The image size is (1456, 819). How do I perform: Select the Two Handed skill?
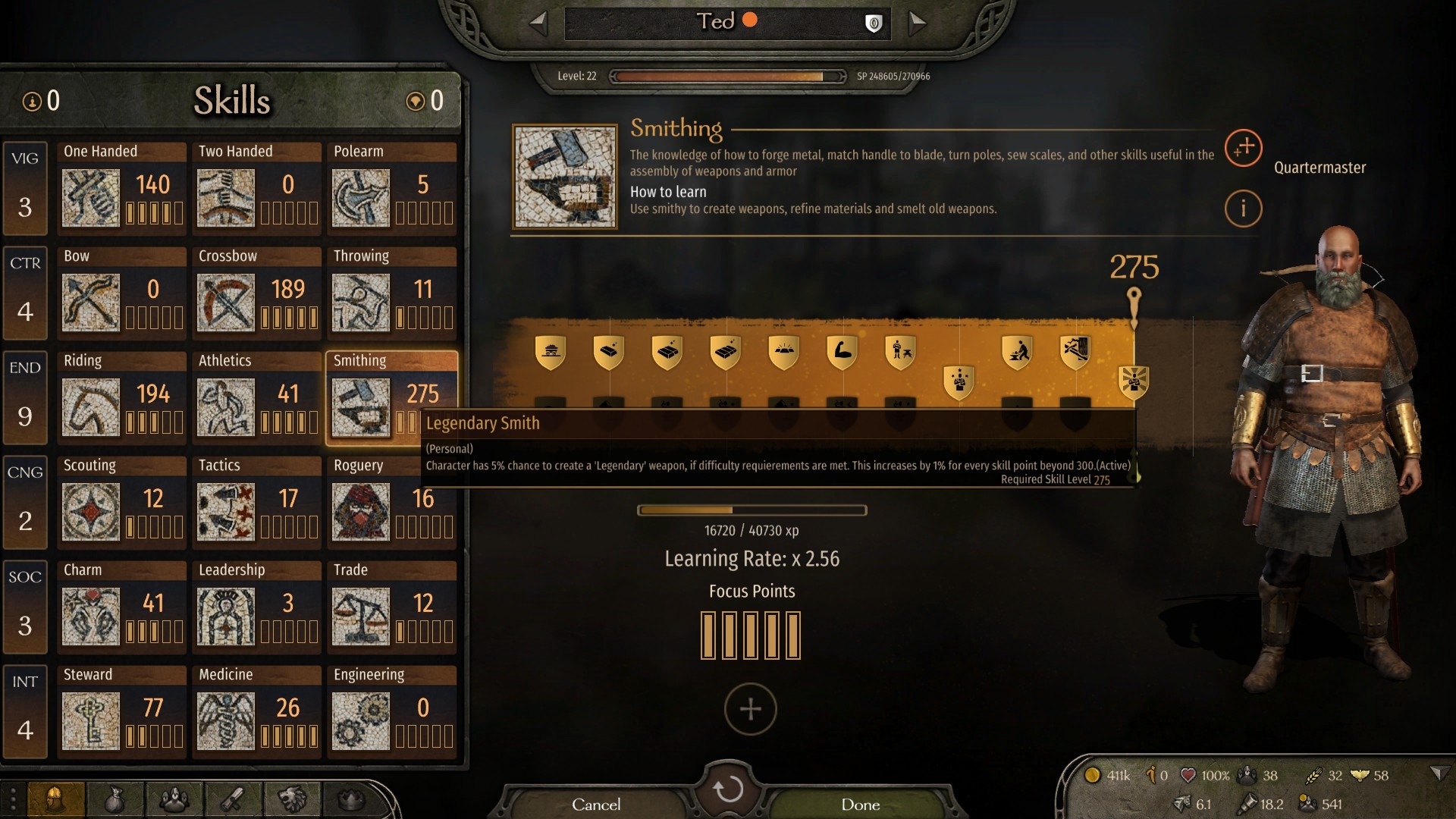pyautogui.click(x=257, y=186)
